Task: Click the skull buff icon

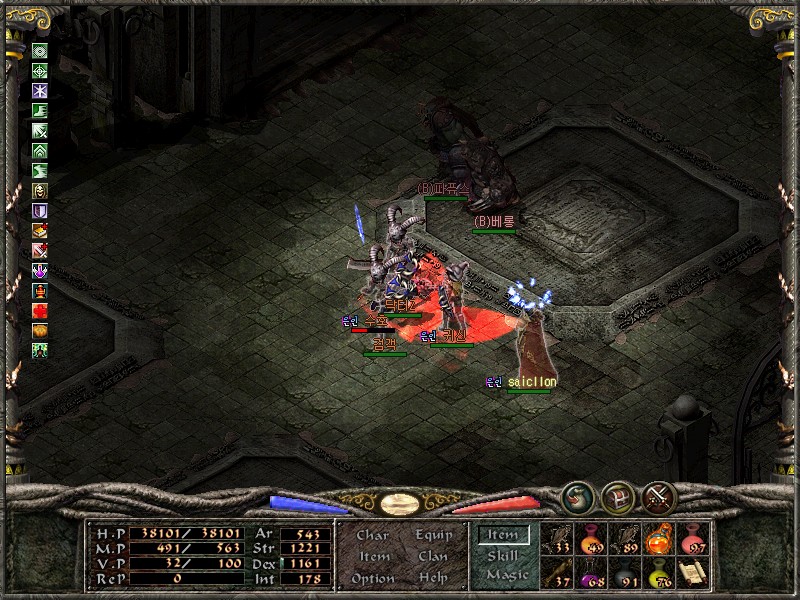Action: tap(41, 190)
